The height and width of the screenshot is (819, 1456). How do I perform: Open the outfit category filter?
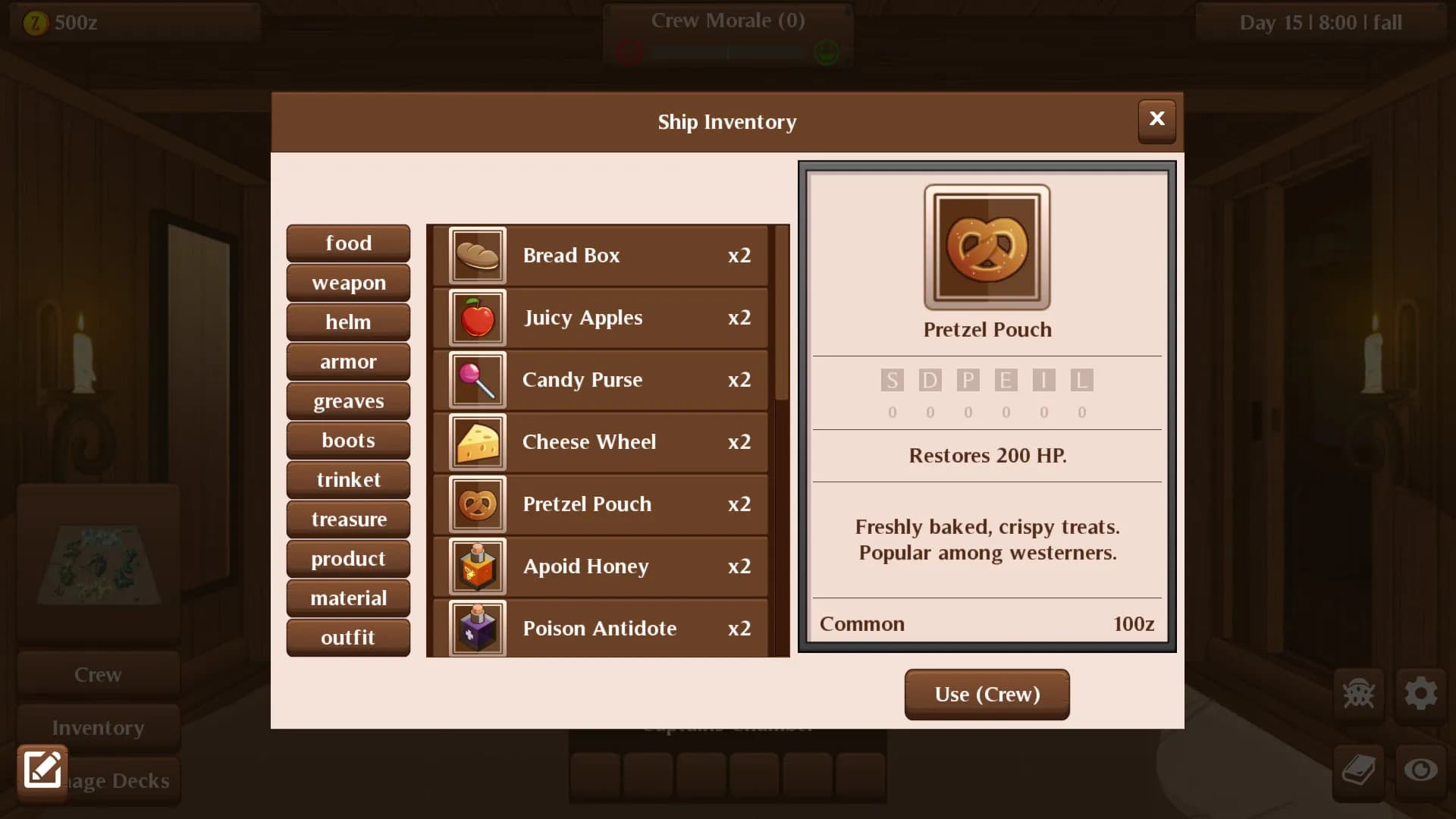click(x=348, y=637)
